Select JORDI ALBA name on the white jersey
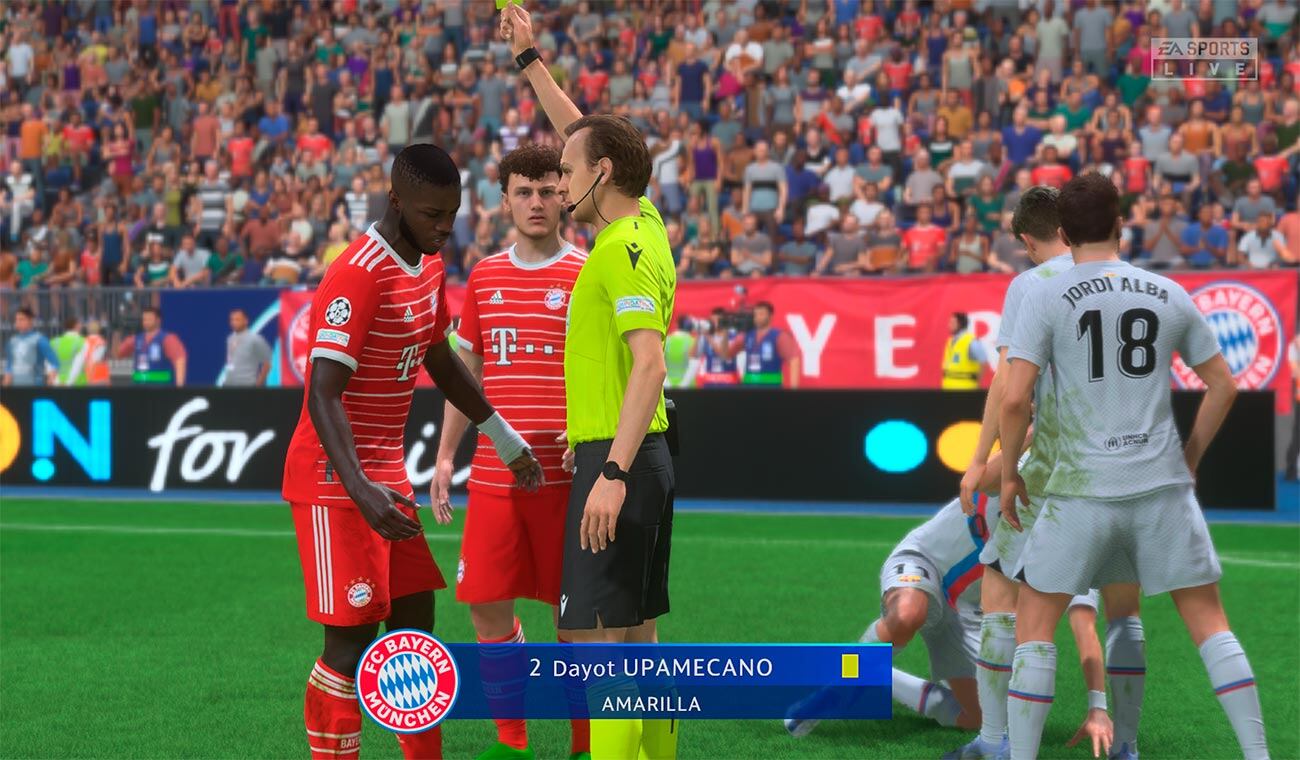Screen dimensions: 1300x760 pos(1116,290)
